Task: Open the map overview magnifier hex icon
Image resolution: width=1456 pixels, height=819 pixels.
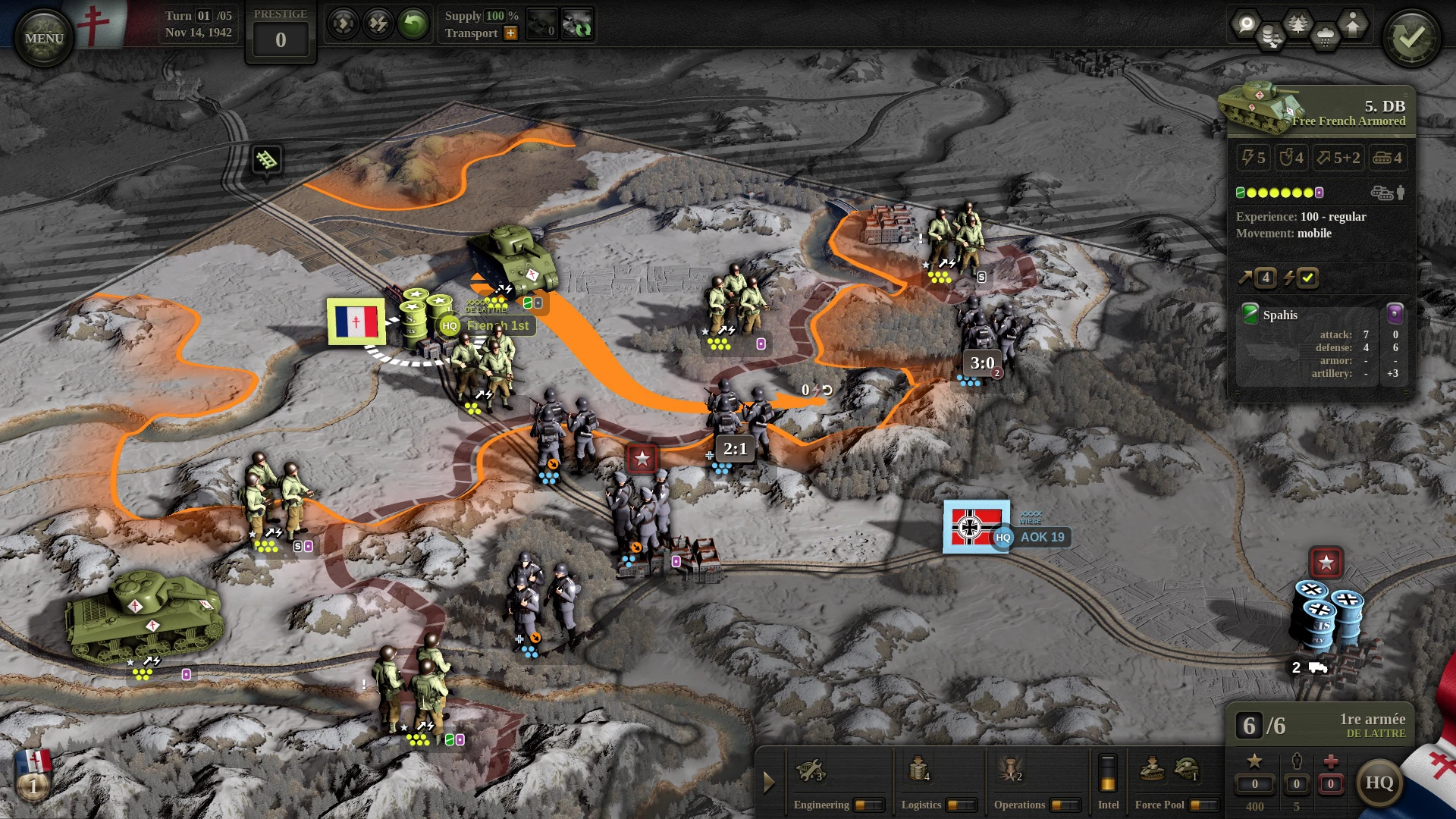Action: pos(1247,23)
